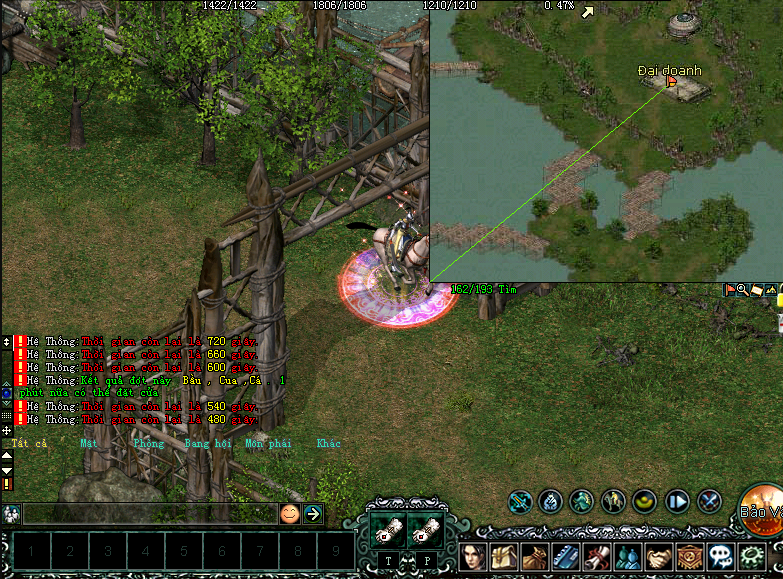Open the settings gear icon
The height and width of the screenshot is (579, 783).
point(751,556)
